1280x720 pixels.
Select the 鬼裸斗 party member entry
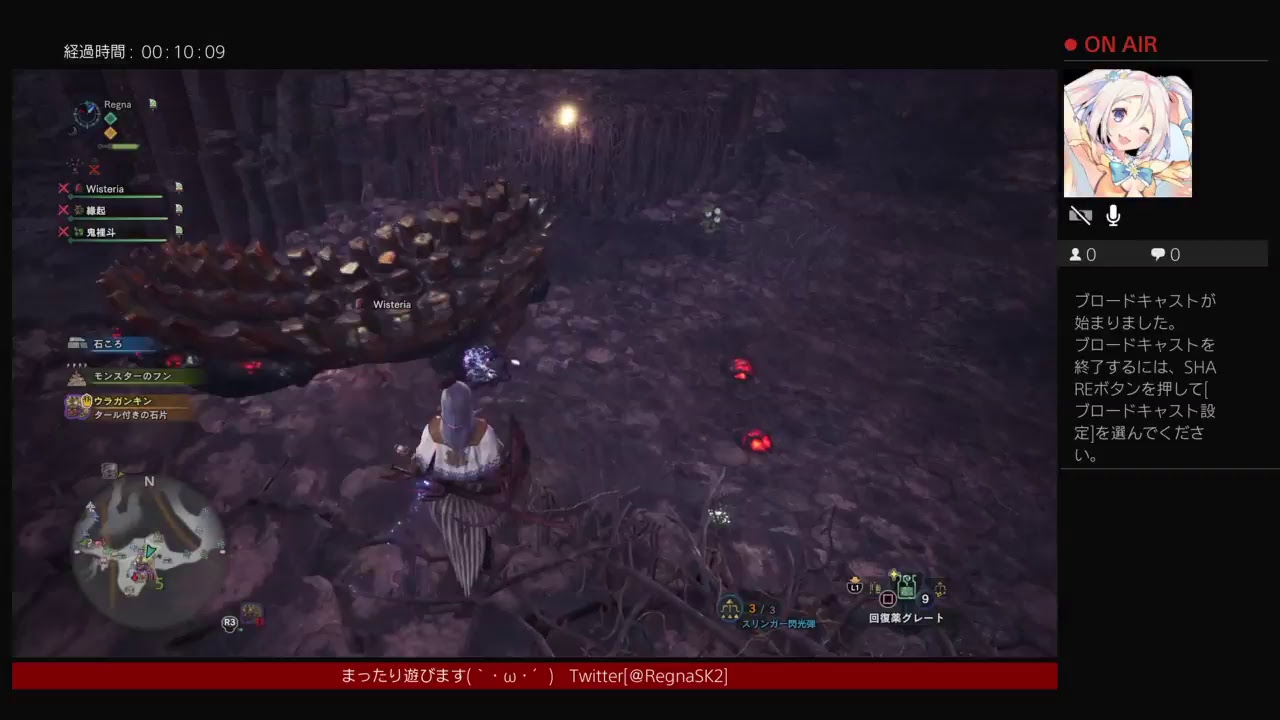100,232
